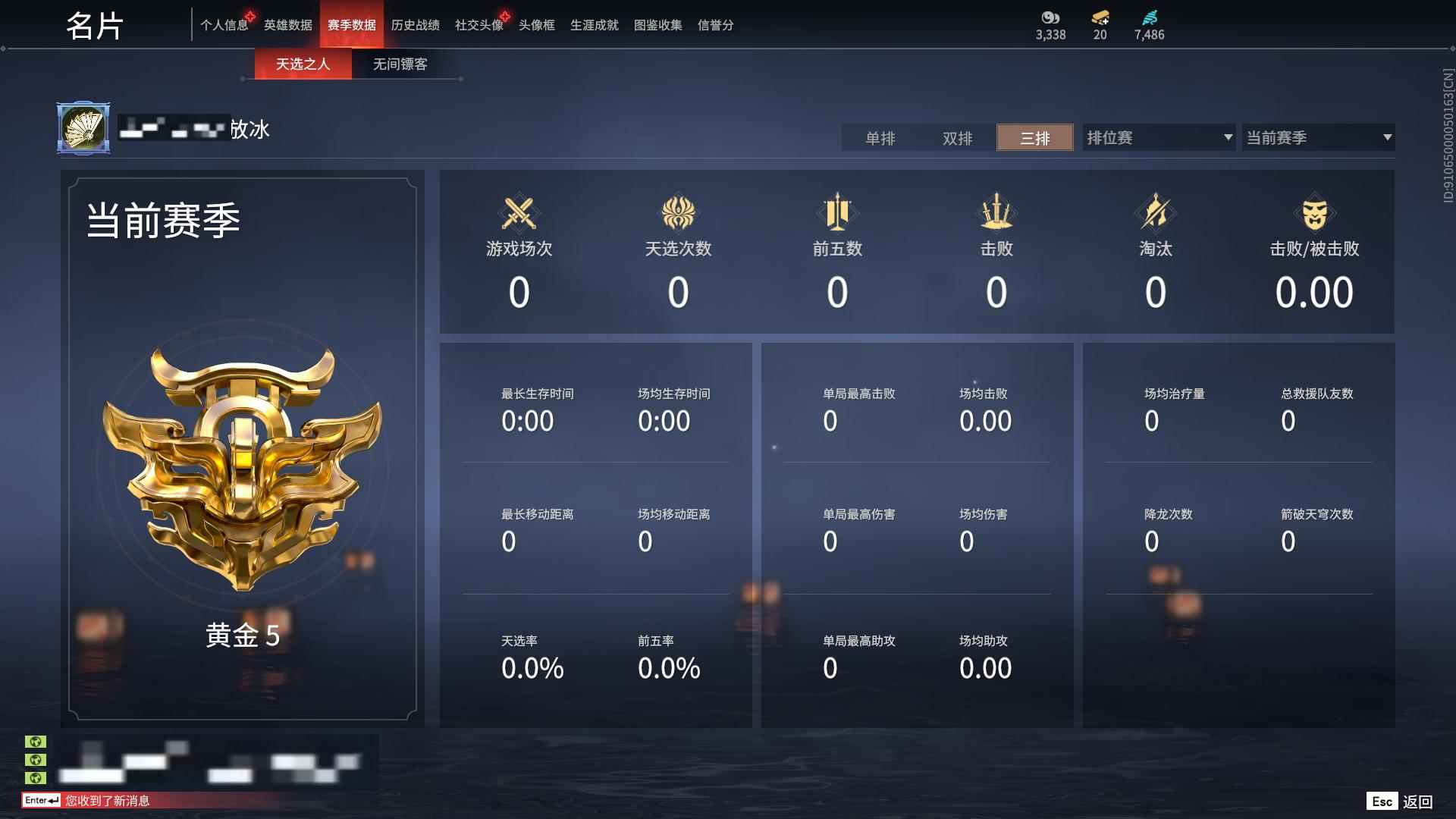Screen dimensions: 1456x819
Task: Open the 当前赛季 season dropdown
Action: [x=1317, y=137]
